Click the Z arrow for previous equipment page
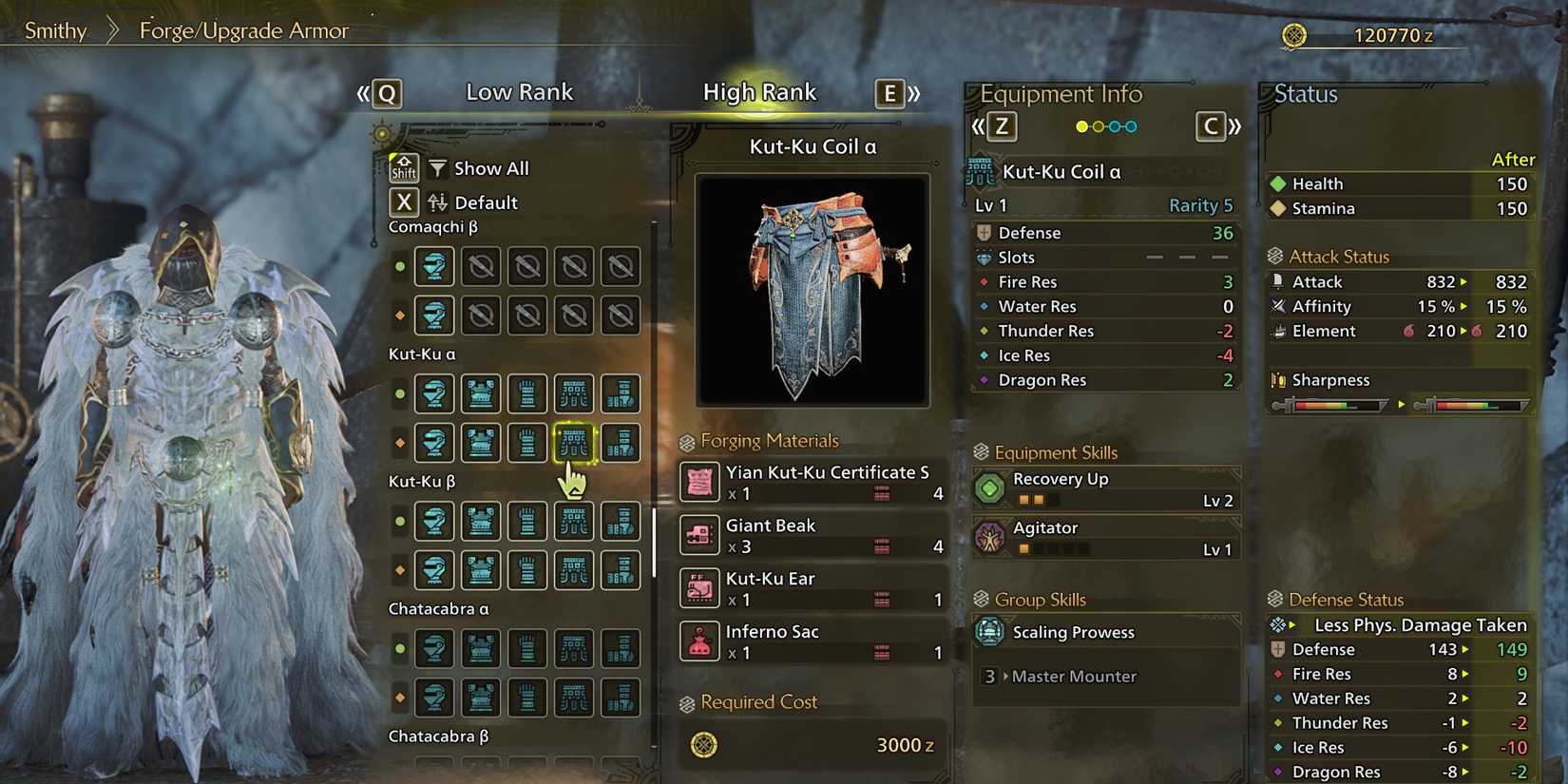Viewport: 1568px width, 784px height. (1004, 125)
